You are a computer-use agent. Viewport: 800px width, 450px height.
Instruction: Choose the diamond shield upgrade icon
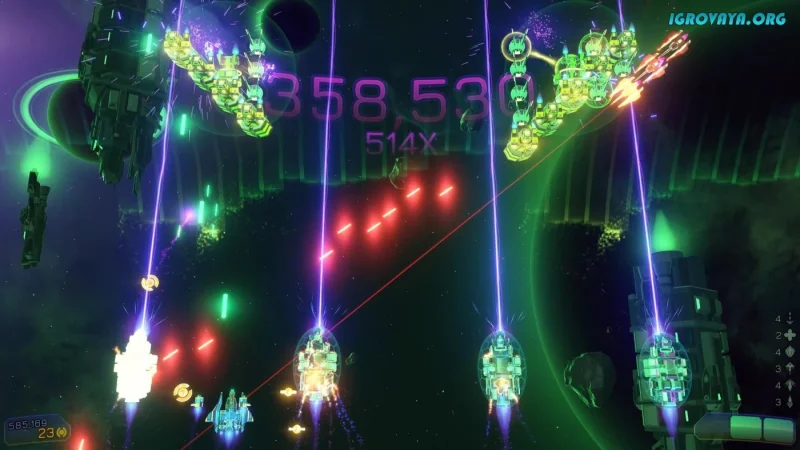789,352
